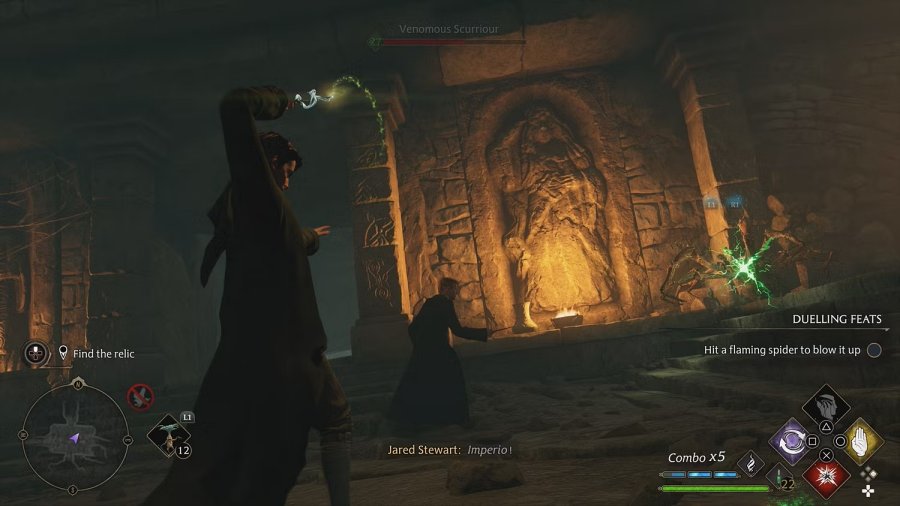
Task: Open the circular dungeon minimap
Action: (74, 438)
